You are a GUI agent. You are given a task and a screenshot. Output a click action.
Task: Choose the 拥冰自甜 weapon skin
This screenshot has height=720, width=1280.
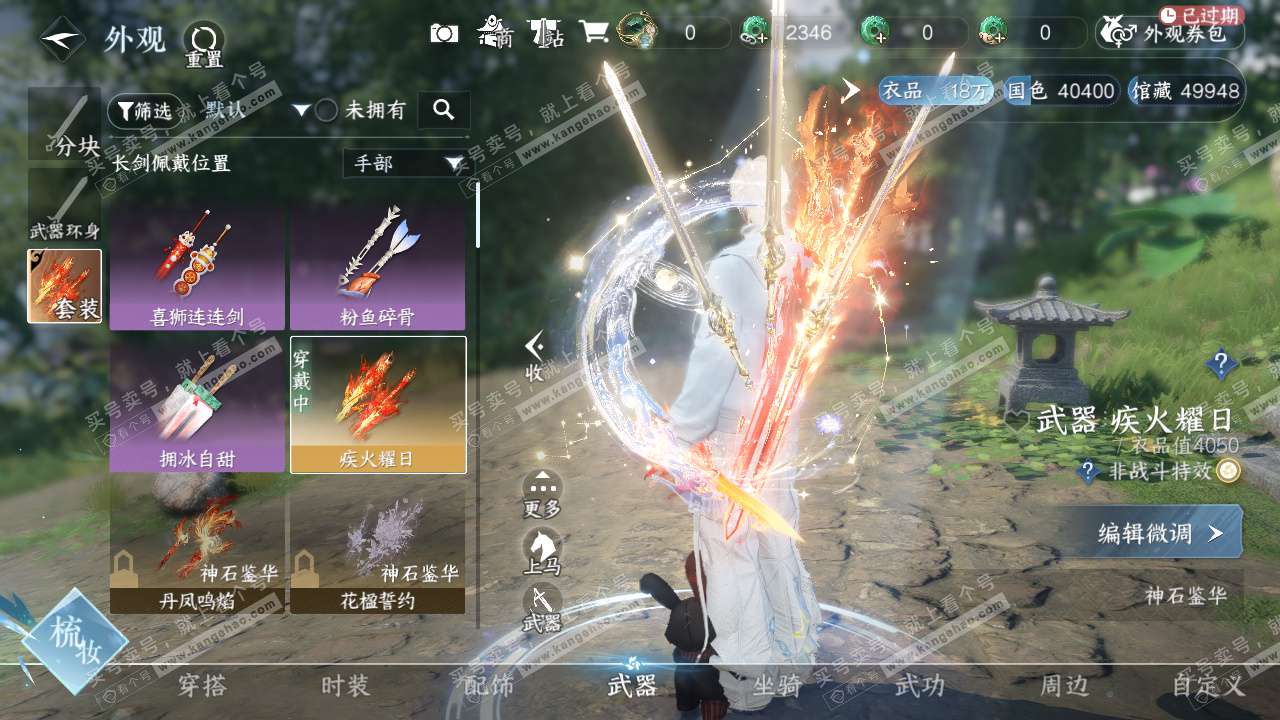click(x=197, y=404)
